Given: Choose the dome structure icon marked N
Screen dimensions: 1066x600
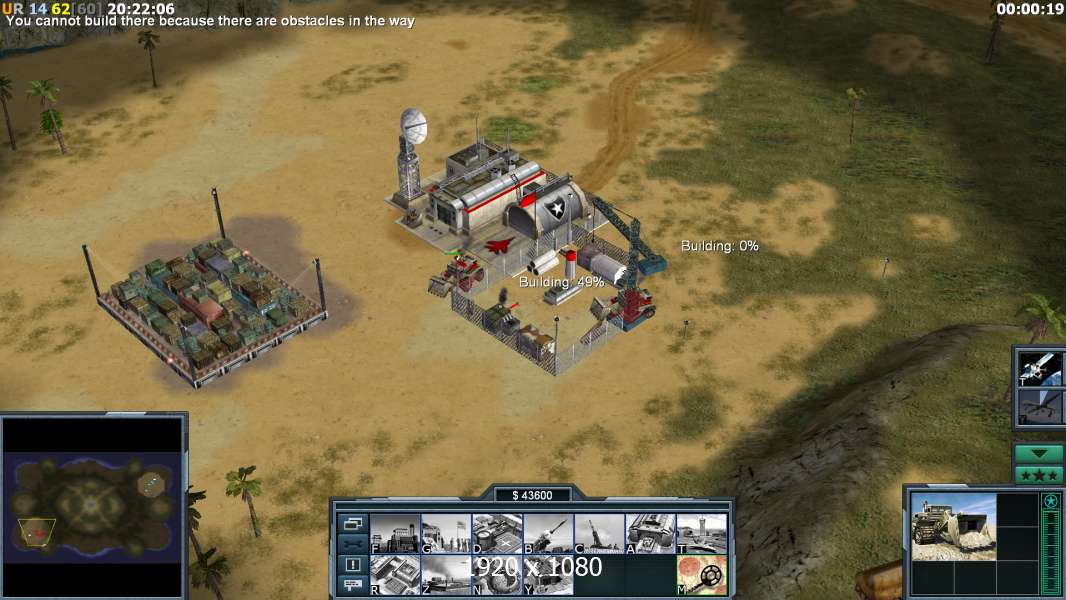Looking at the screenshot, I should (496, 574).
